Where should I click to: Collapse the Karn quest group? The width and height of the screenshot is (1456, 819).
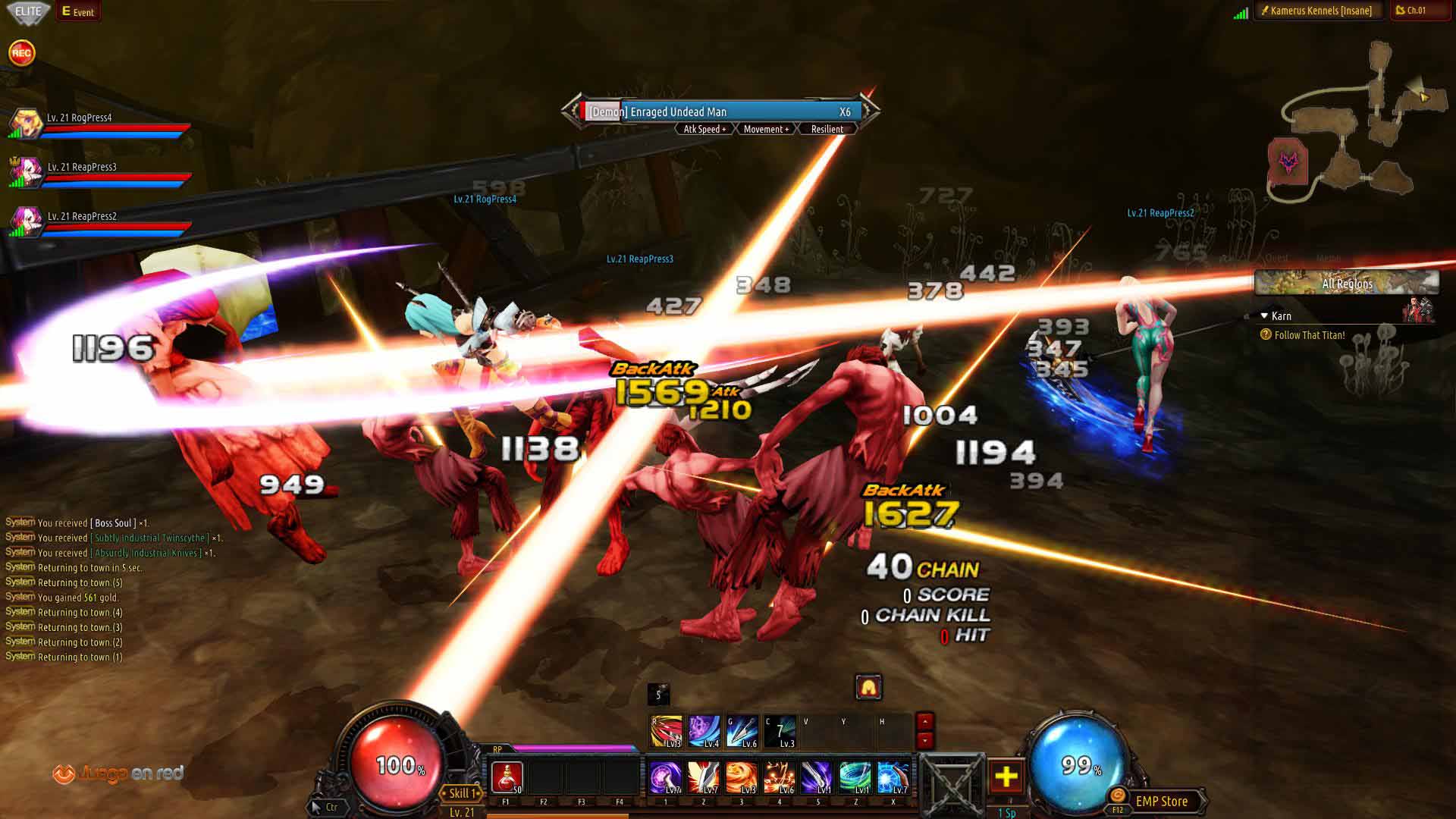point(1264,315)
